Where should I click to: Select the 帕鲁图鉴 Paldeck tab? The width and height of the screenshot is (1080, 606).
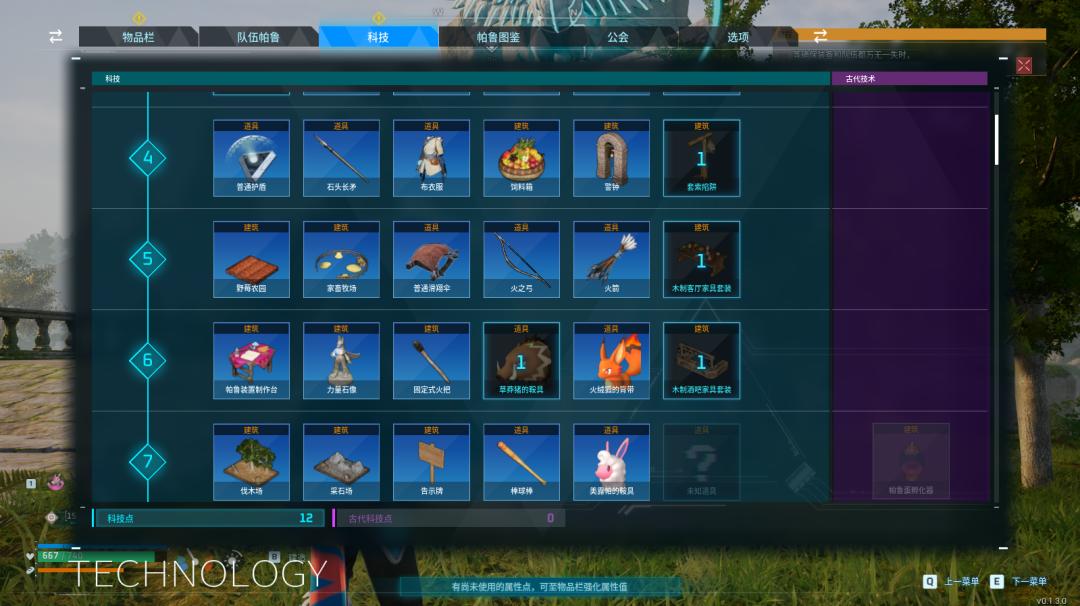point(498,37)
